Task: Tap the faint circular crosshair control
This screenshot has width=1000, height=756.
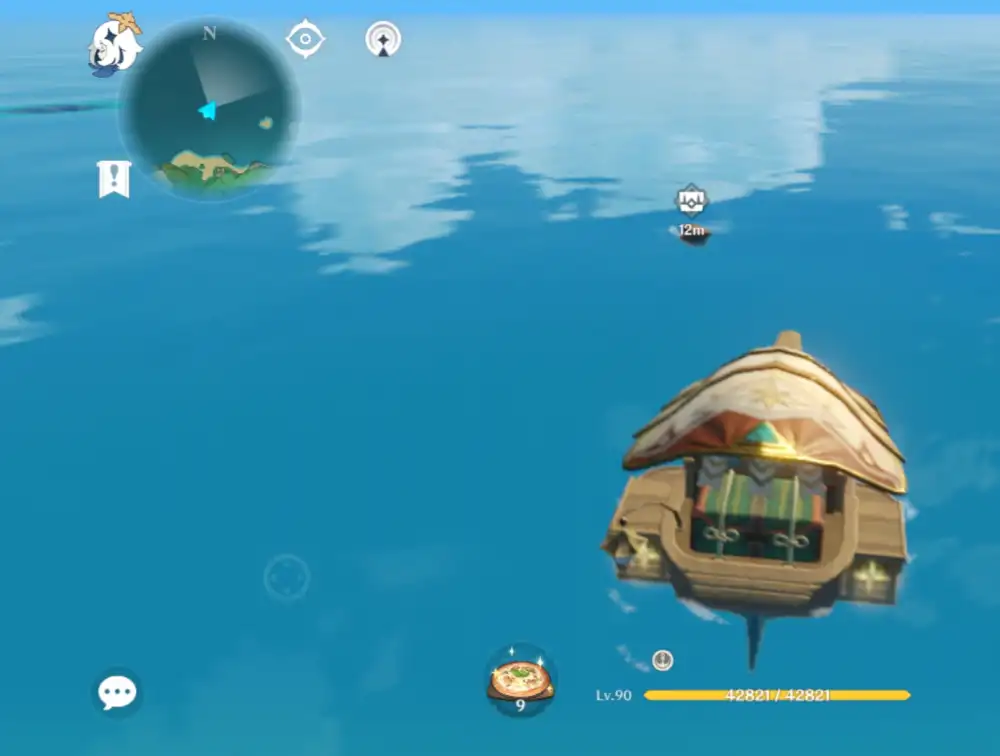Action: click(287, 578)
